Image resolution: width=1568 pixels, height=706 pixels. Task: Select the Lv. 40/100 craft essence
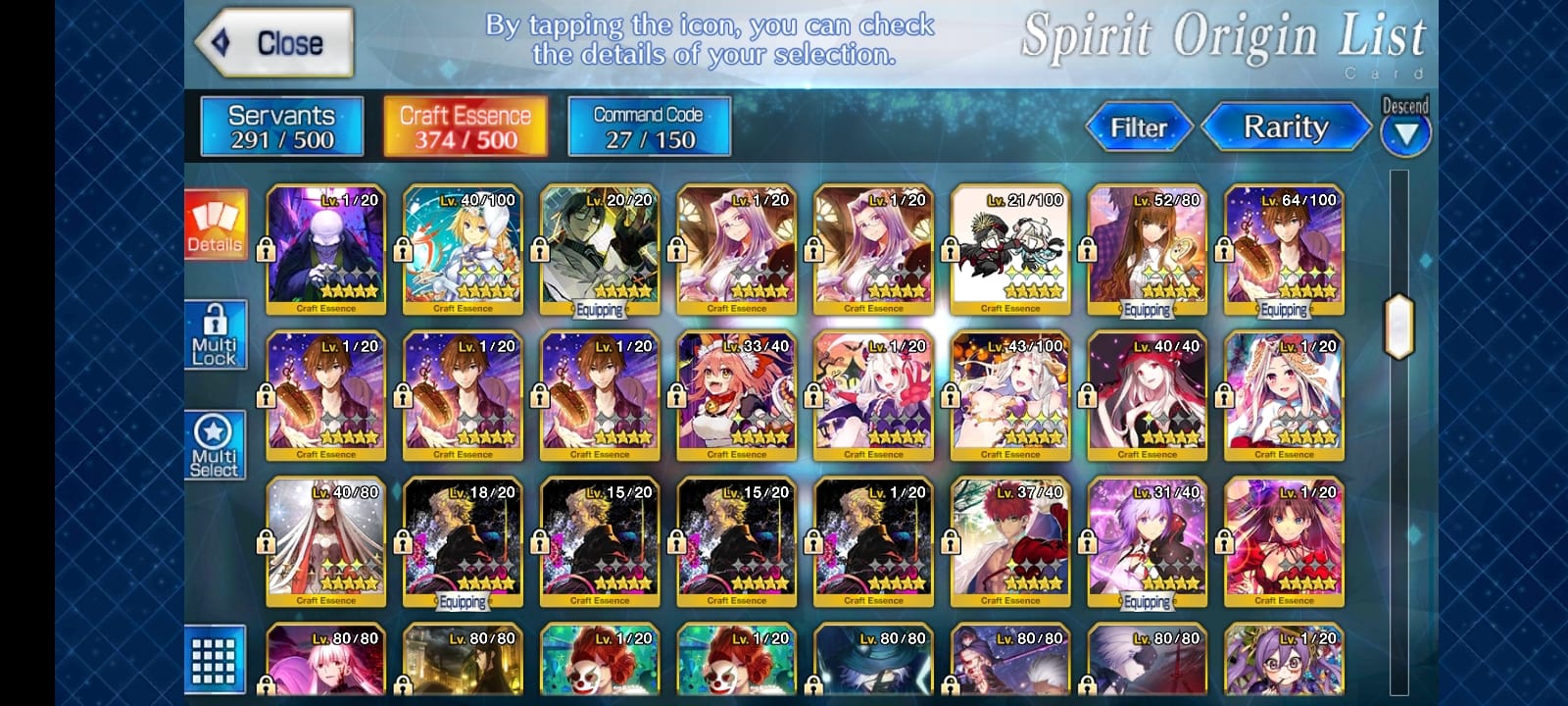click(x=463, y=249)
